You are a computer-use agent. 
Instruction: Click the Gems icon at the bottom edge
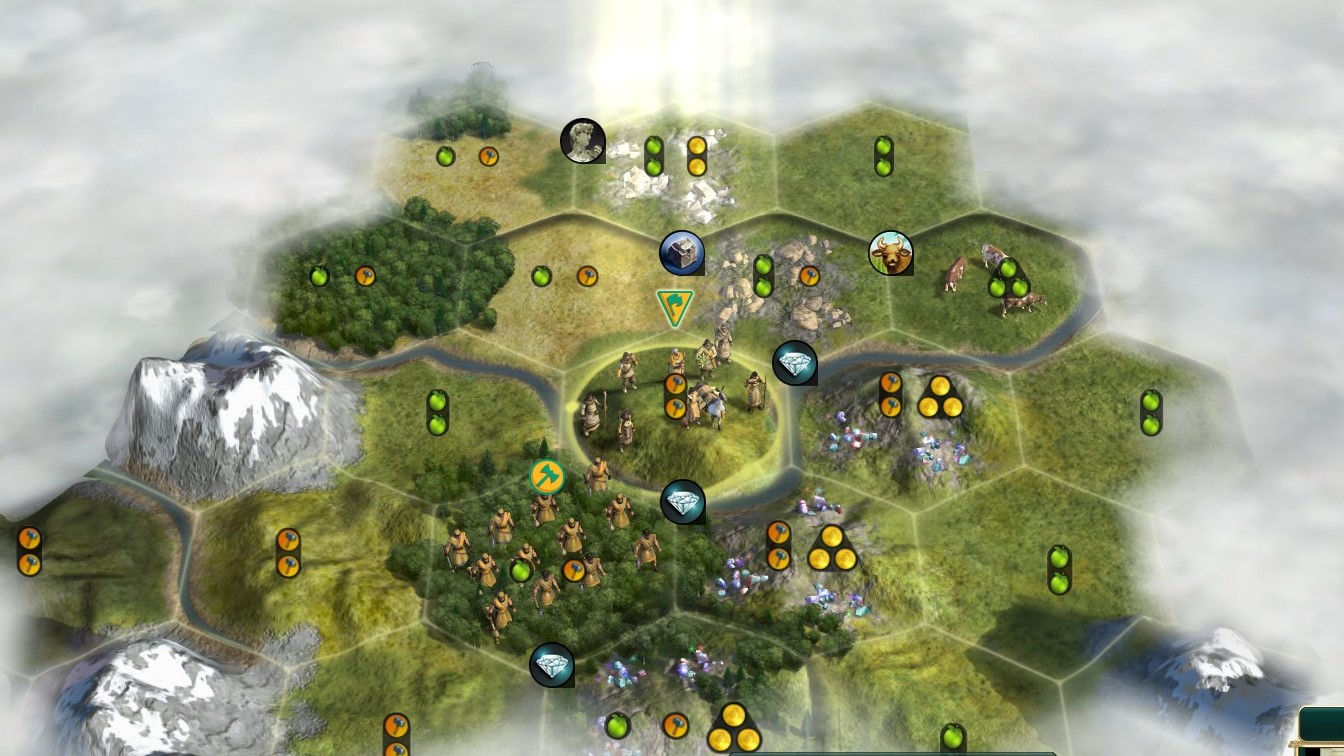tap(553, 663)
